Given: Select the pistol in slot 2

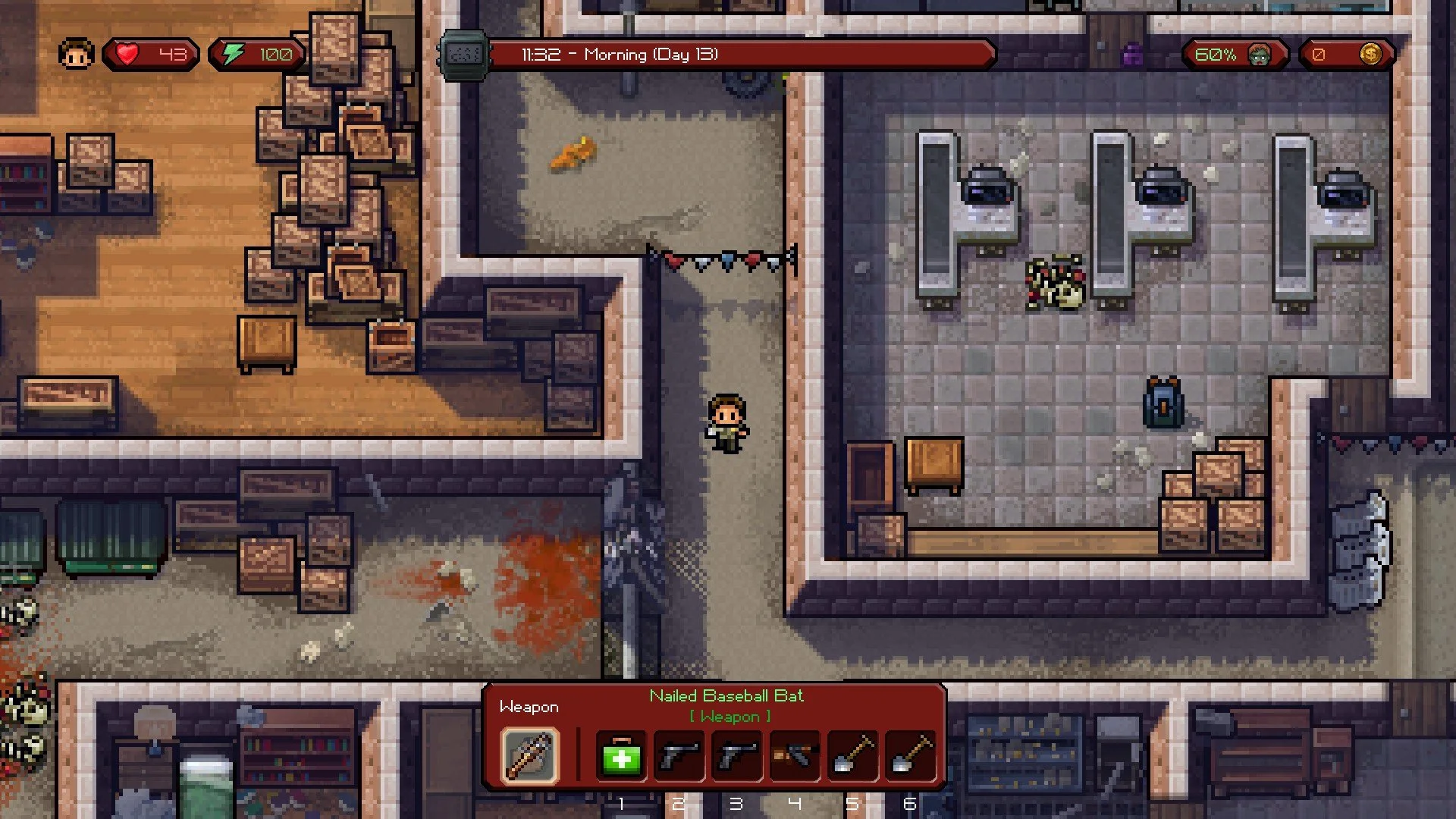Looking at the screenshot, I should pyautogui.click(x=679, y=755).
